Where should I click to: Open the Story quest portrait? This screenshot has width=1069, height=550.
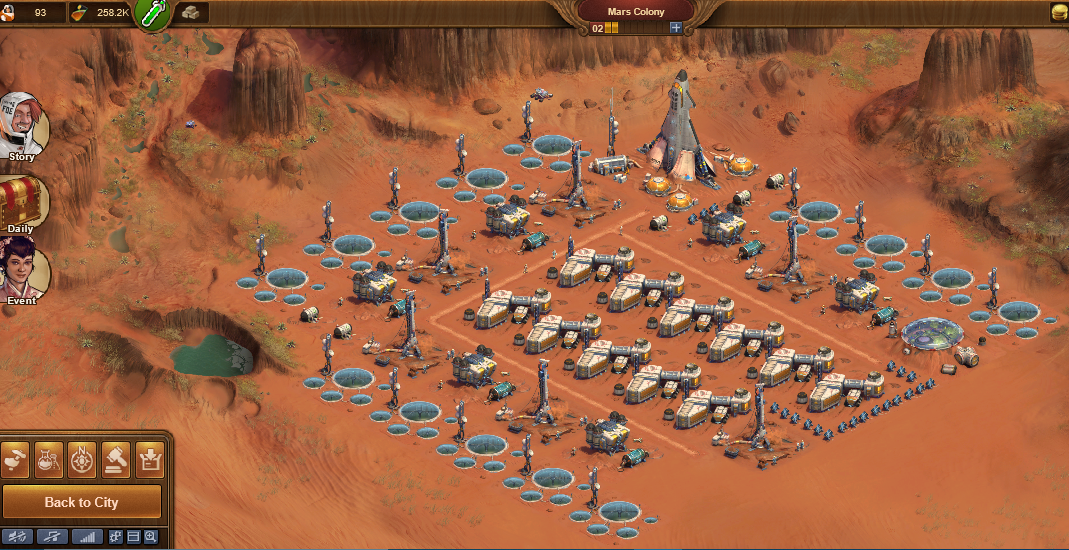coord(21,126)
